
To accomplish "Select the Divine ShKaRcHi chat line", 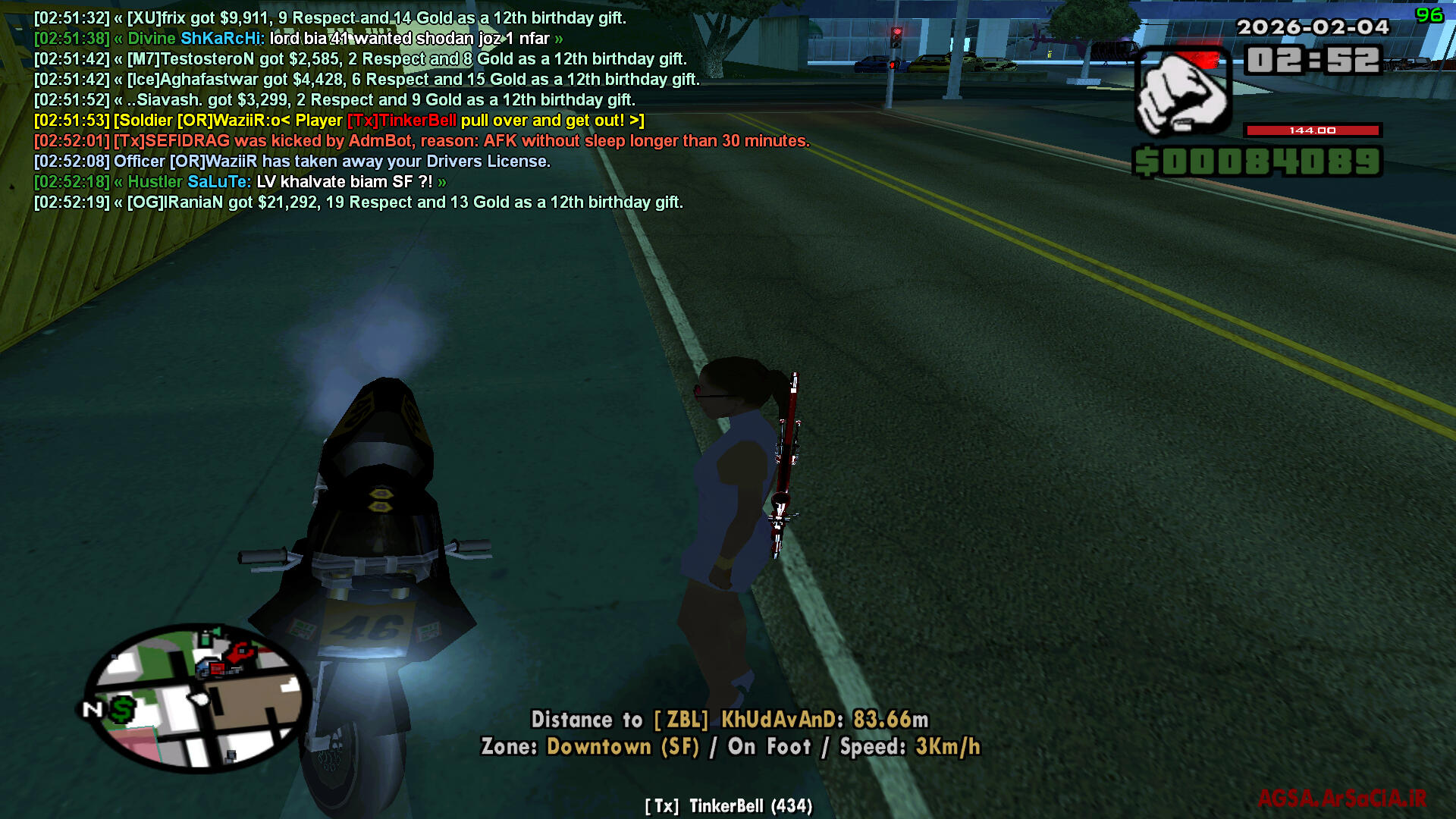I will 298,39.
